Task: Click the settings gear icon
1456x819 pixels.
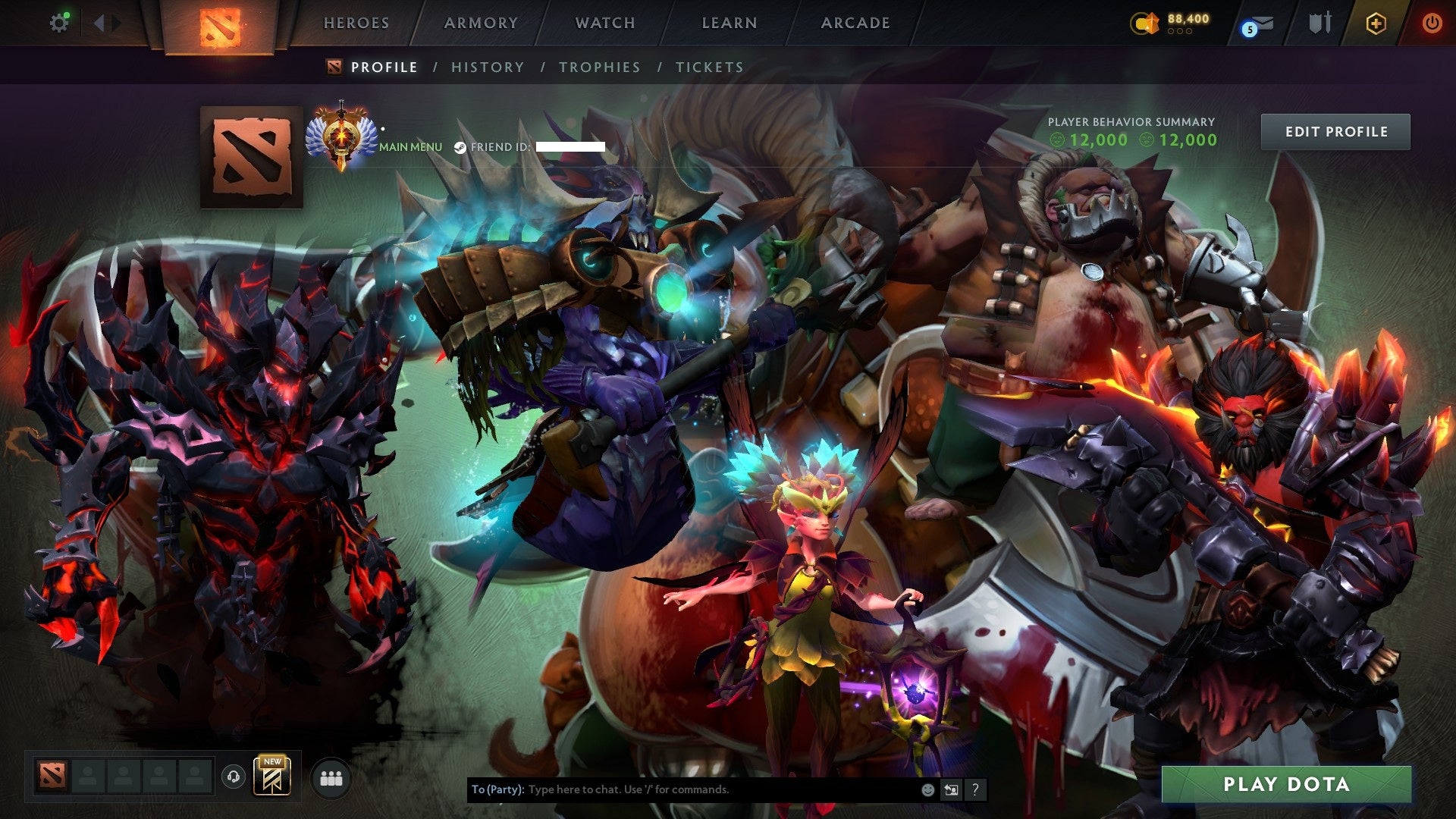Action: 59,23
